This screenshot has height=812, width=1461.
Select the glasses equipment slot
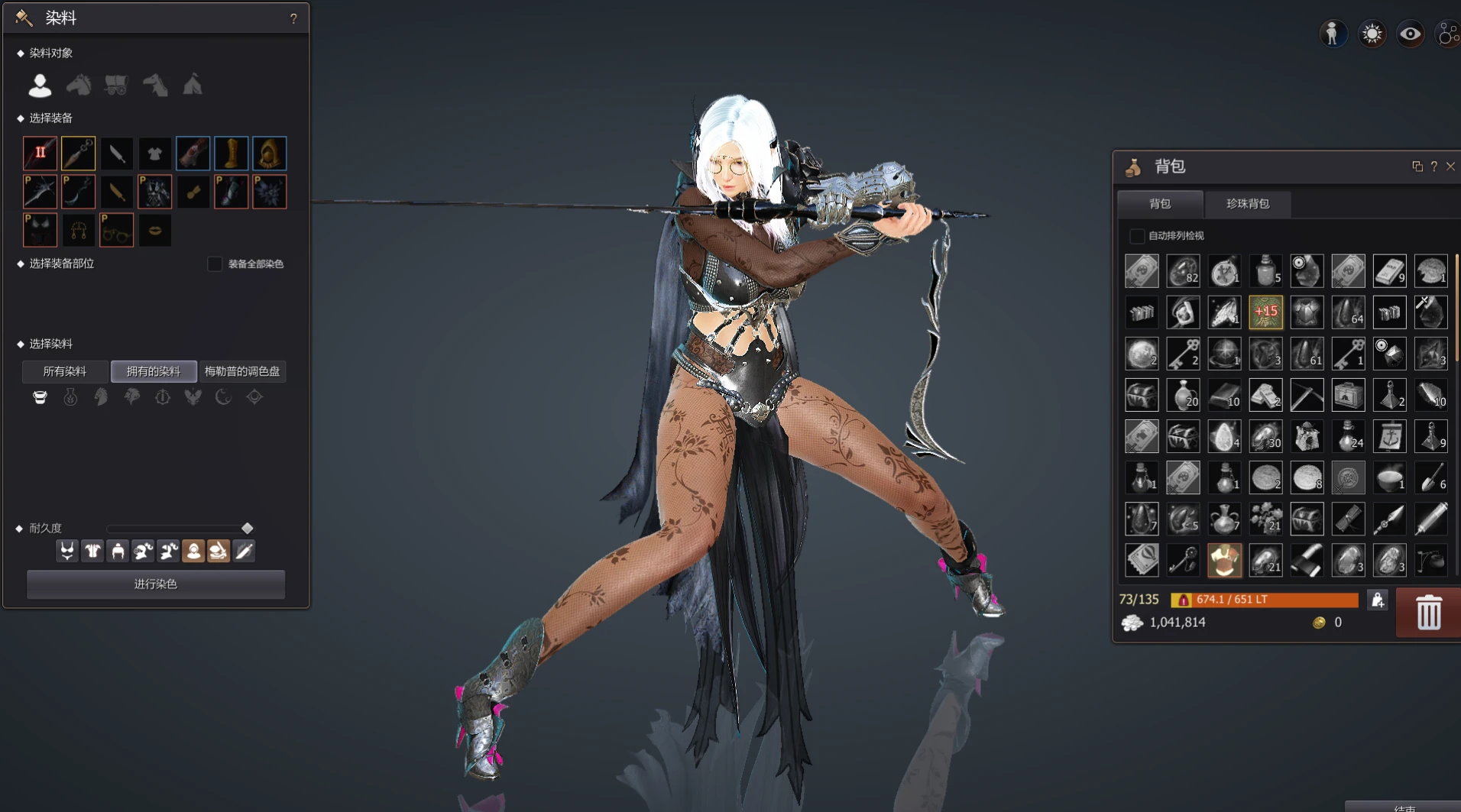pyautogui.click(x=116, y=231)
